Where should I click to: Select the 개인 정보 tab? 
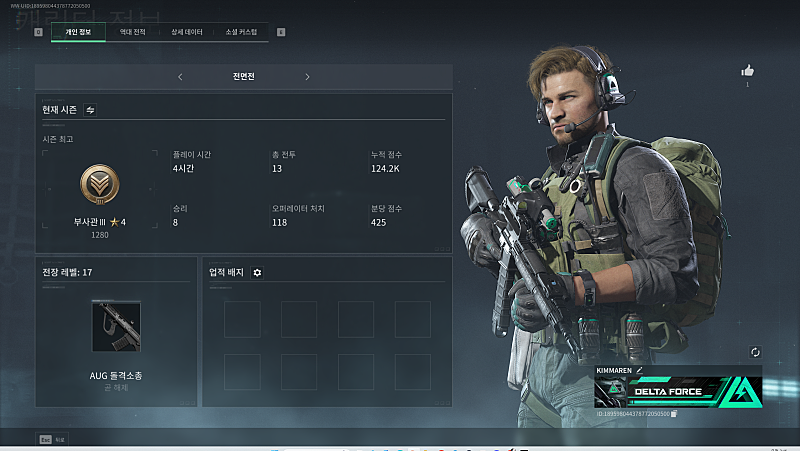coord(78,32)
